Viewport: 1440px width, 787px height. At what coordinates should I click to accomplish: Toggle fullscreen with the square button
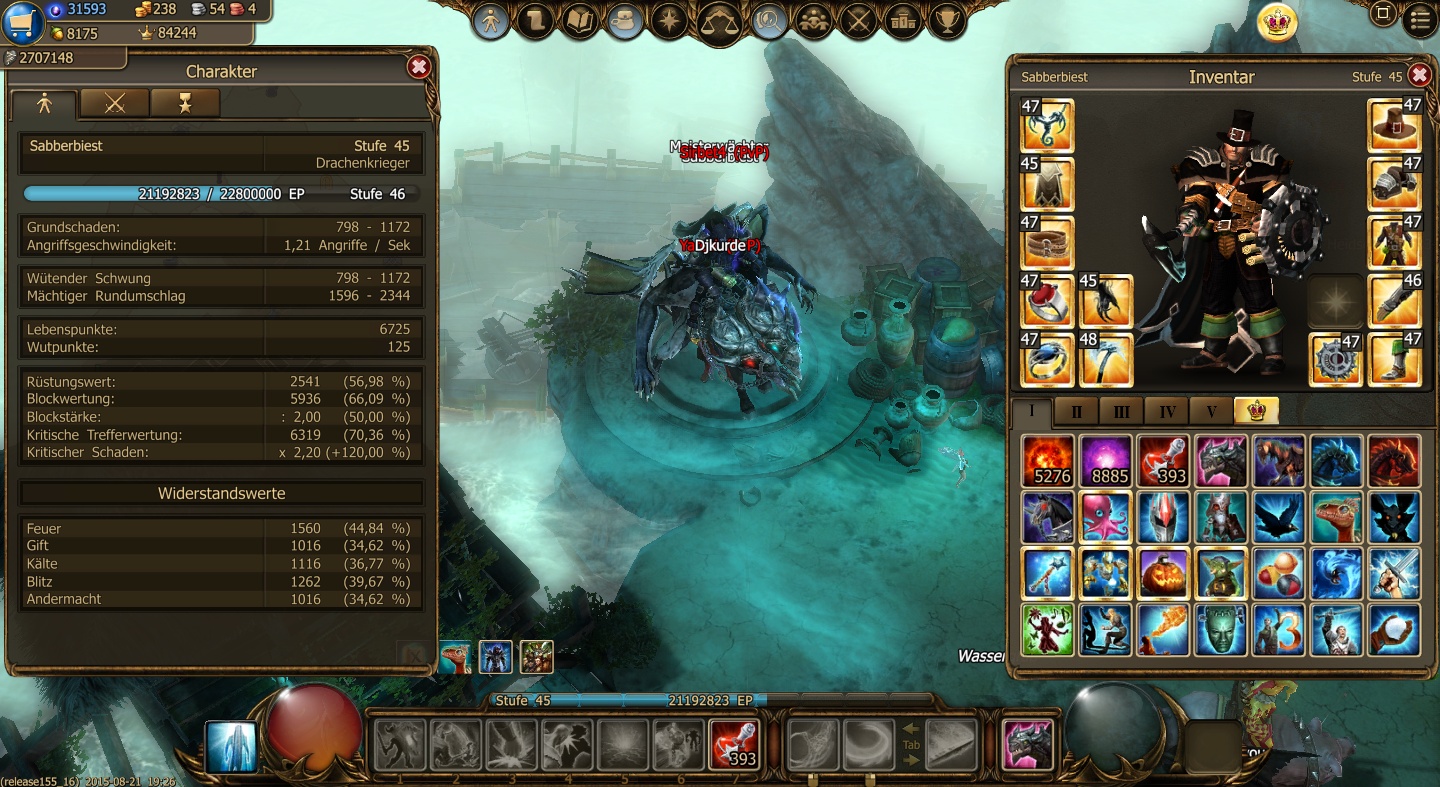pos(1383,14)
